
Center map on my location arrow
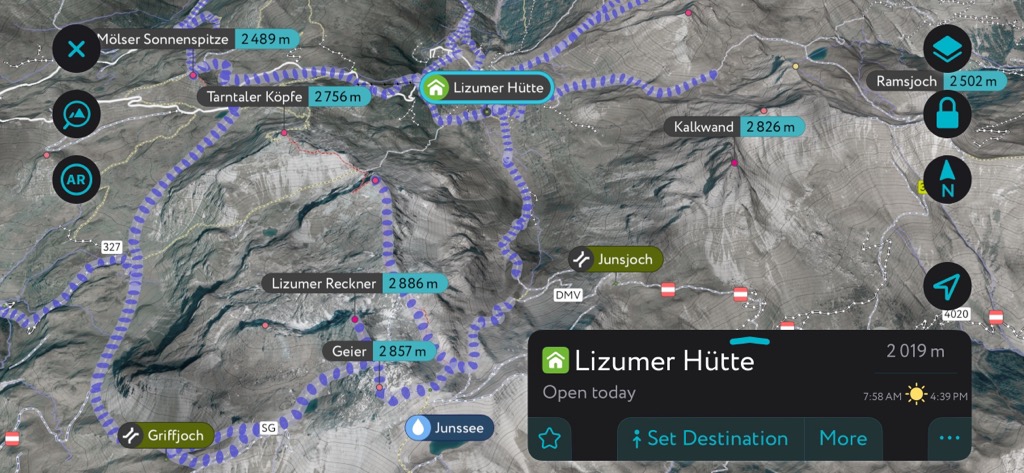coord(947,288)
